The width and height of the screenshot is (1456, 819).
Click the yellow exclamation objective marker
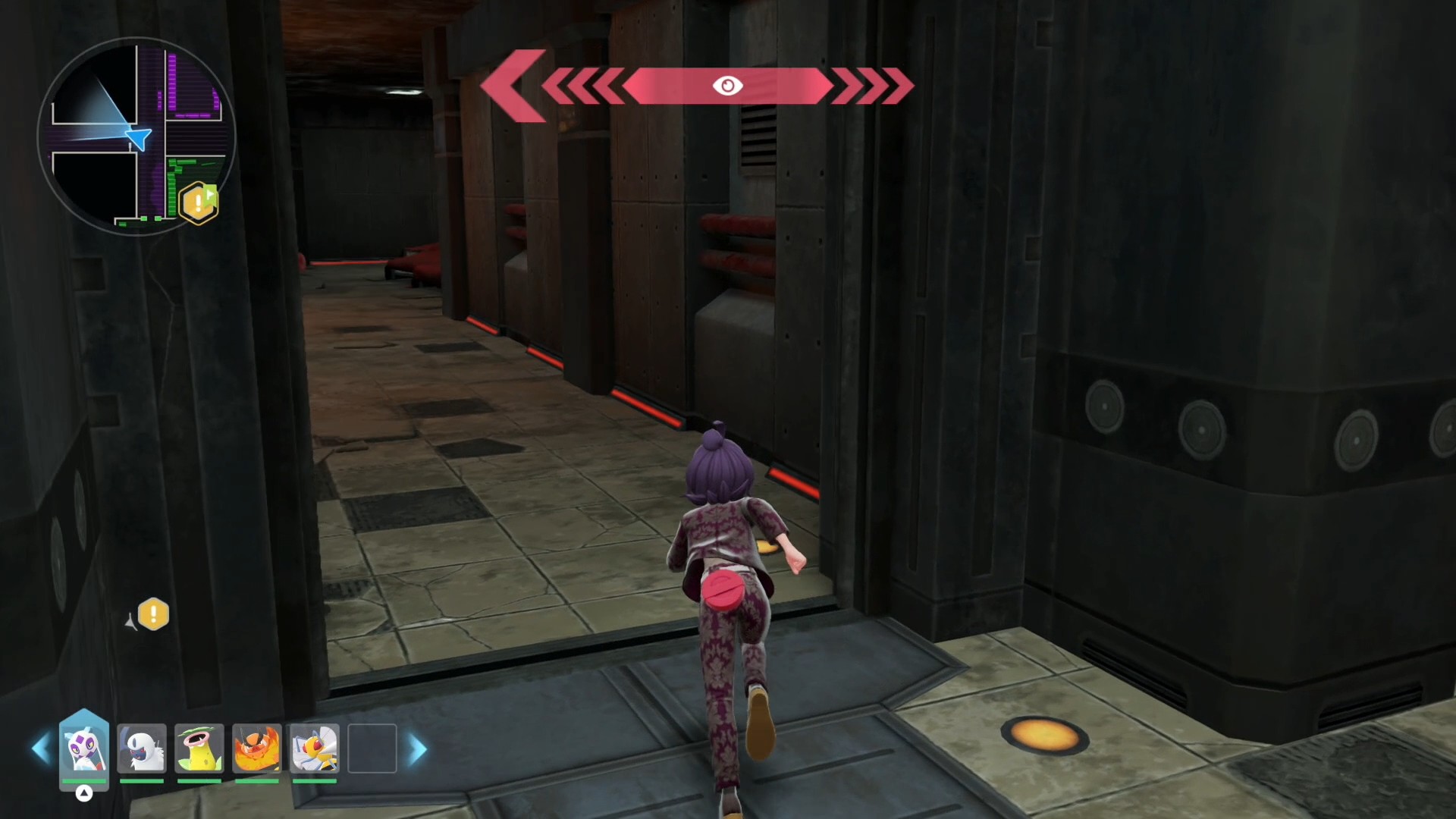point(153,614)
